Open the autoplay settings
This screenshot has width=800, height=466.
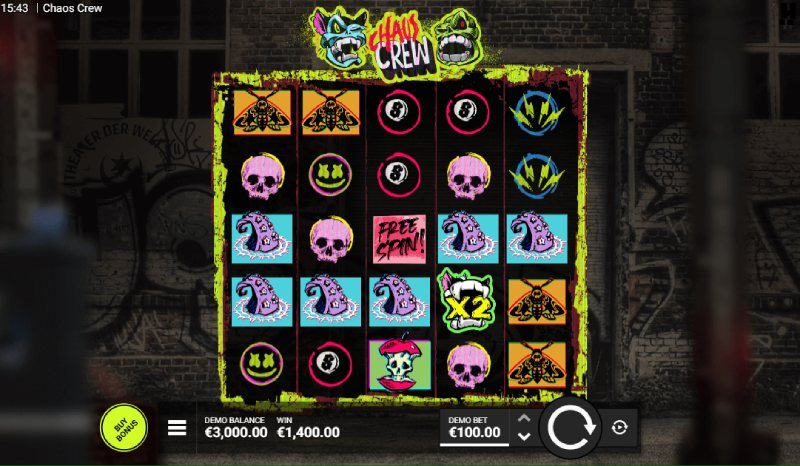620,428
